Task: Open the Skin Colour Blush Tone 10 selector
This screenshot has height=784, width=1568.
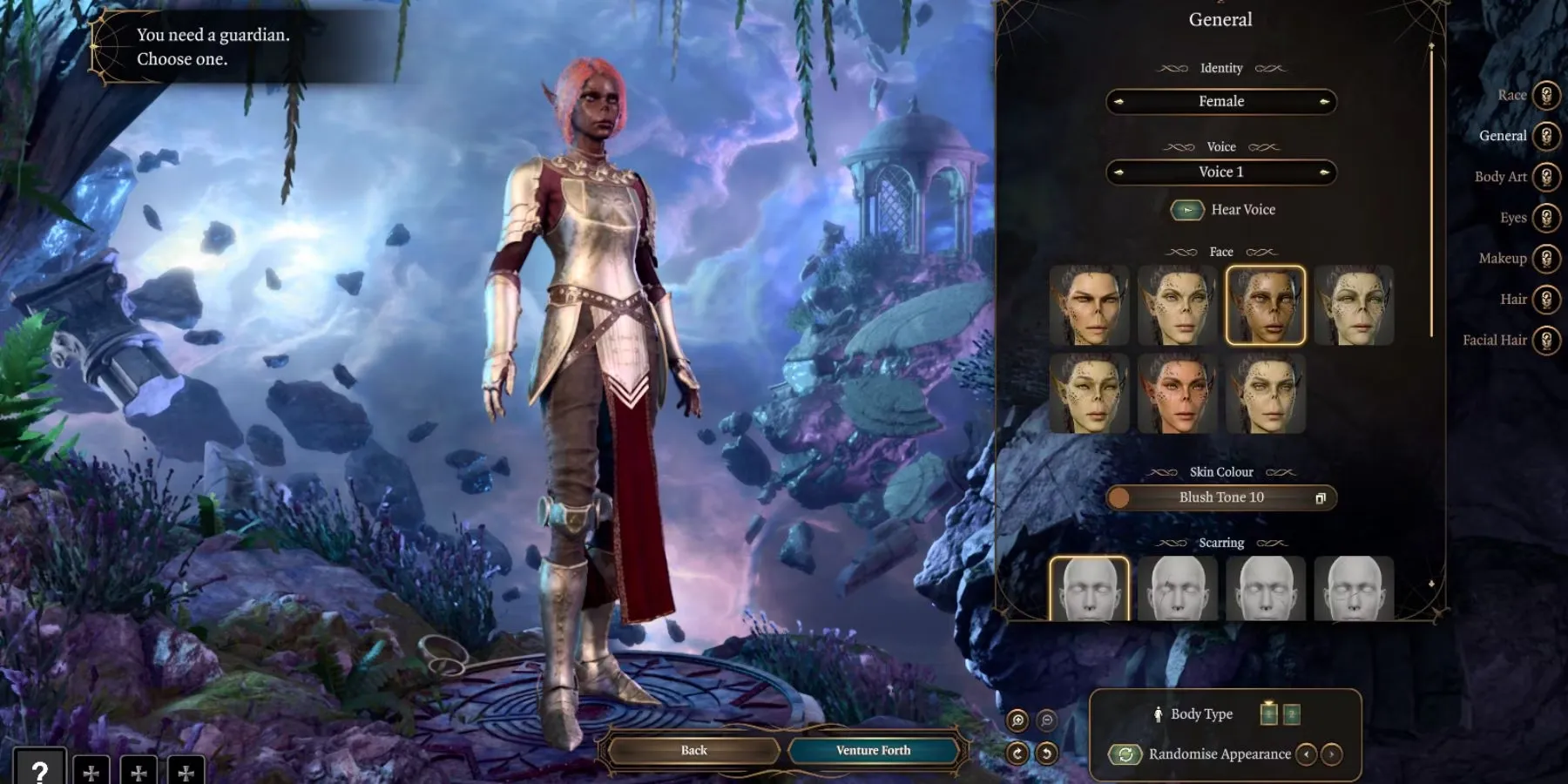Action: click(1221, 497)
